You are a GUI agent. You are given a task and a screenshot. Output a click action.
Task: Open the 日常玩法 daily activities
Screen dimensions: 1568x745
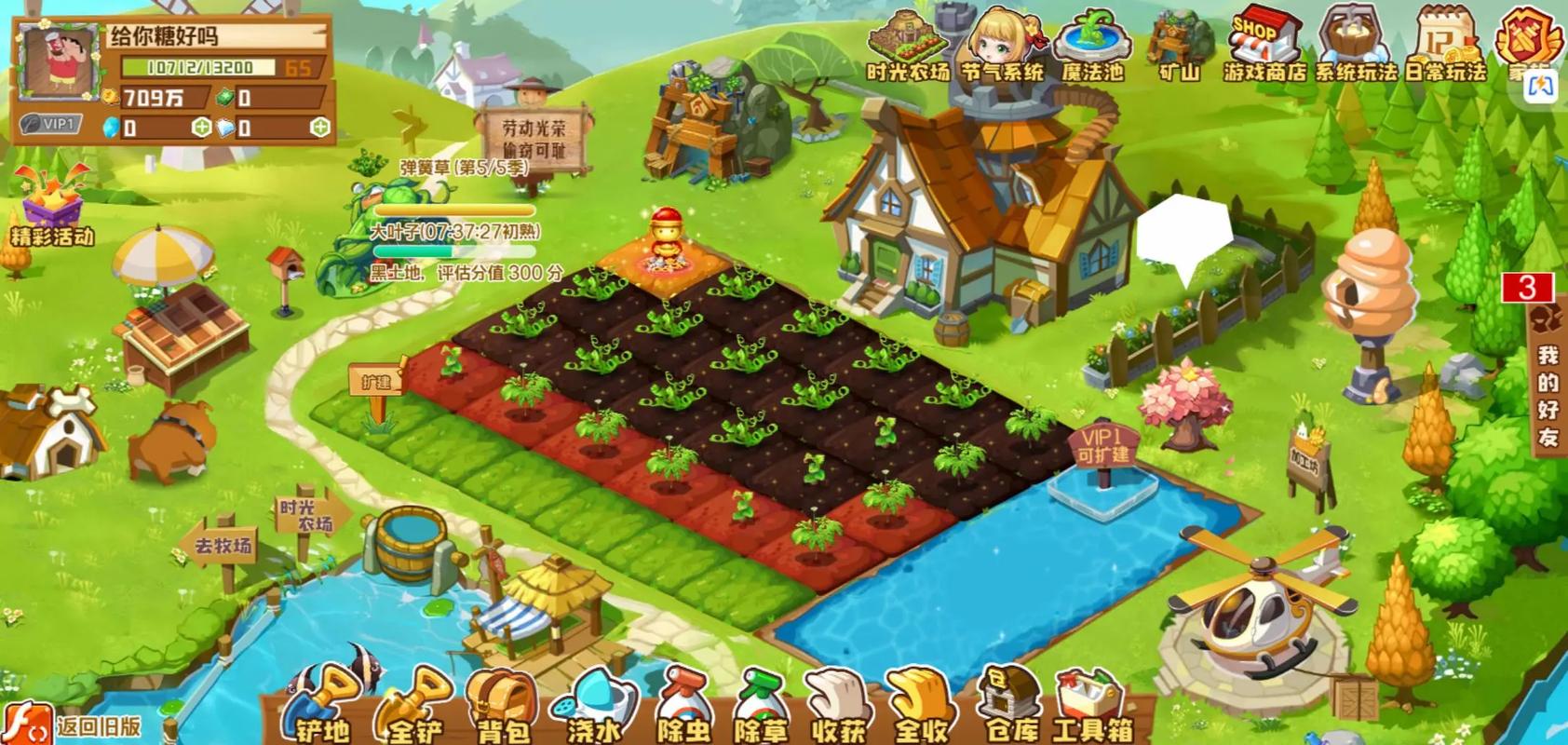pos(1444,47)
